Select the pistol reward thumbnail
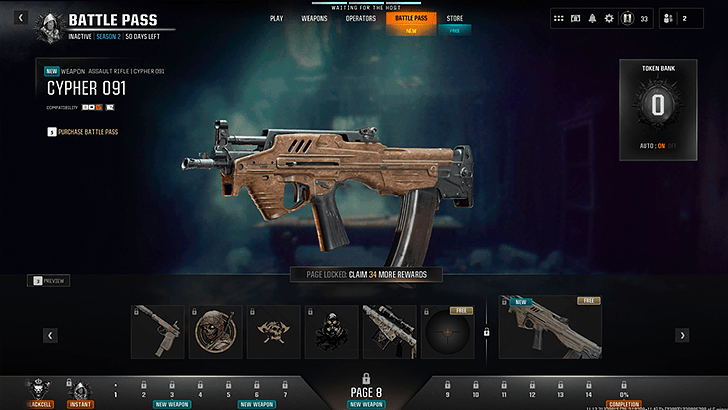Viewport: 728px width, 410px height. click(157, 331)
